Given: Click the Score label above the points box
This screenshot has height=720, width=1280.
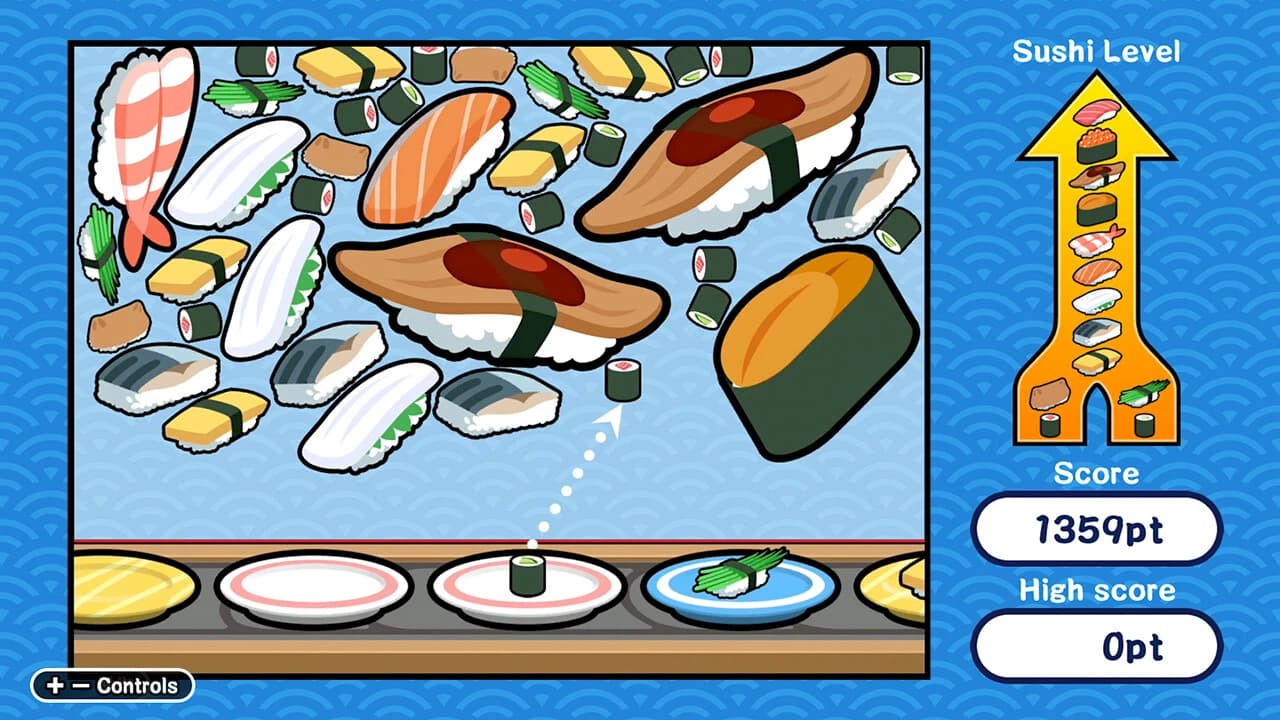Looking at the screenshot, I should coord(1098,475).
